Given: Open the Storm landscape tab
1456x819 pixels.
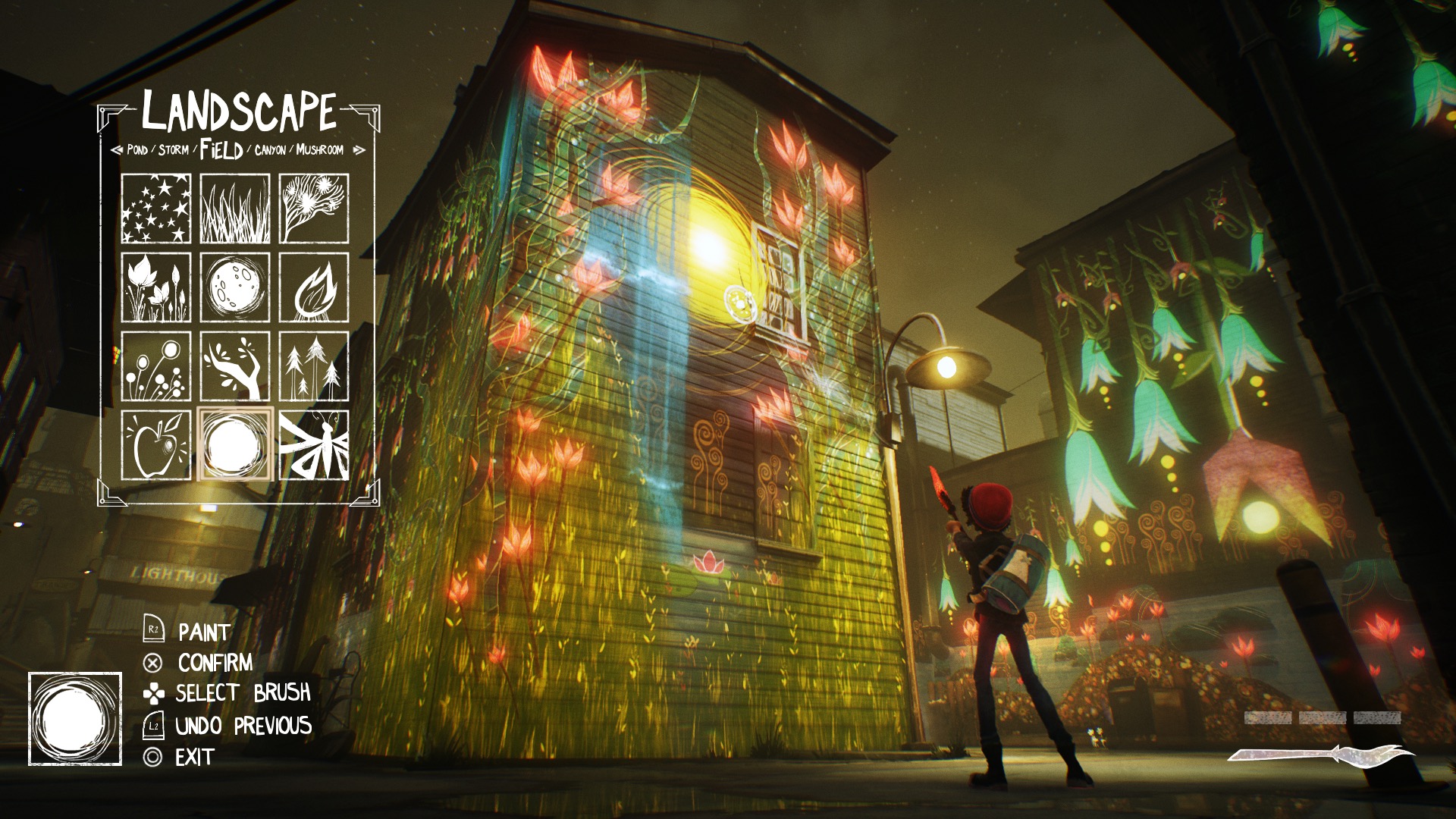Looking at the screenshot, I should pos(174,151).
